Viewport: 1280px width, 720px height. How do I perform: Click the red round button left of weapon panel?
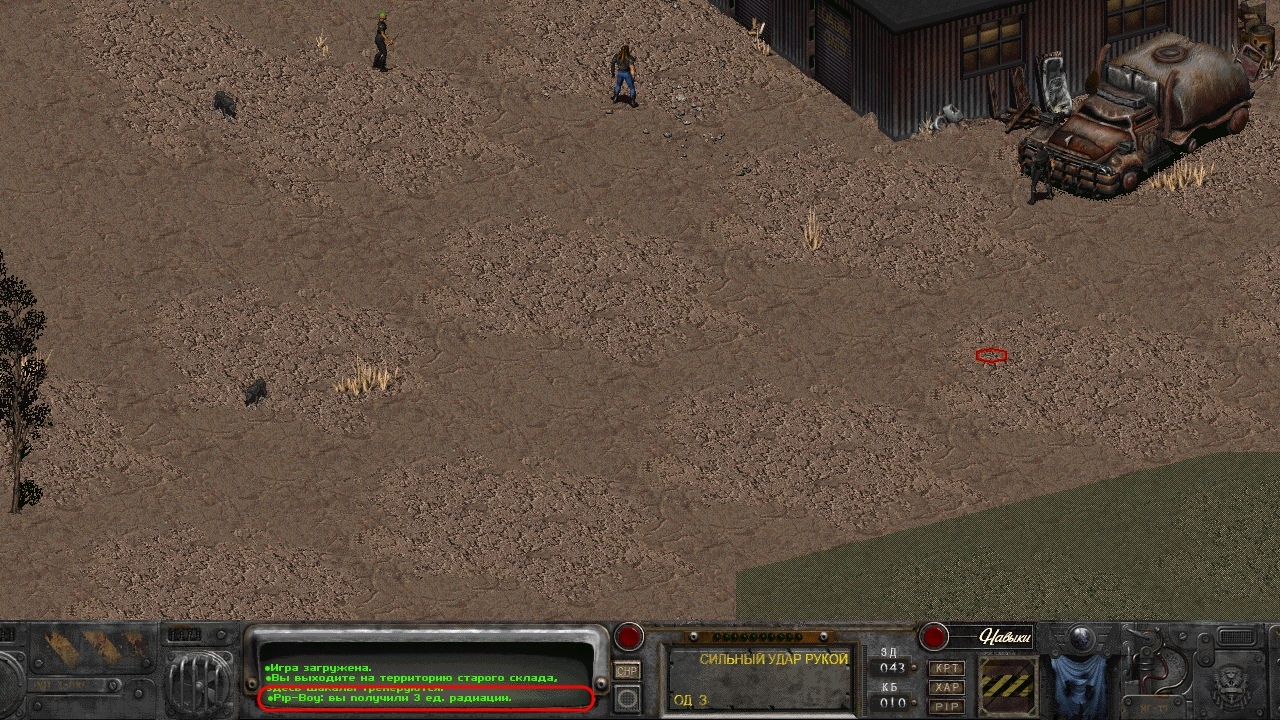(629, 636)
